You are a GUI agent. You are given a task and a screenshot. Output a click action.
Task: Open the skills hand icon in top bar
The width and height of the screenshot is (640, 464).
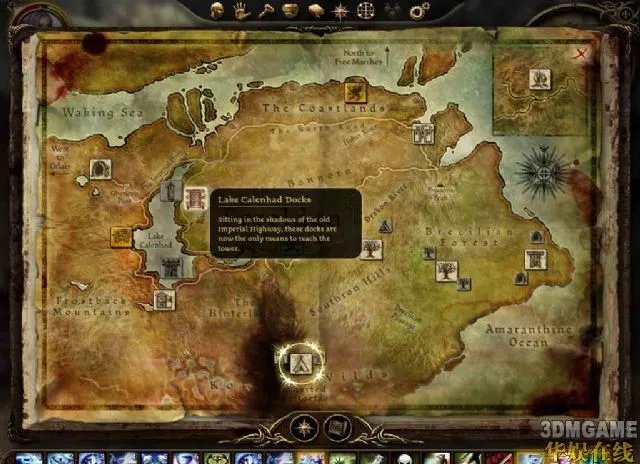pos(241,10)
